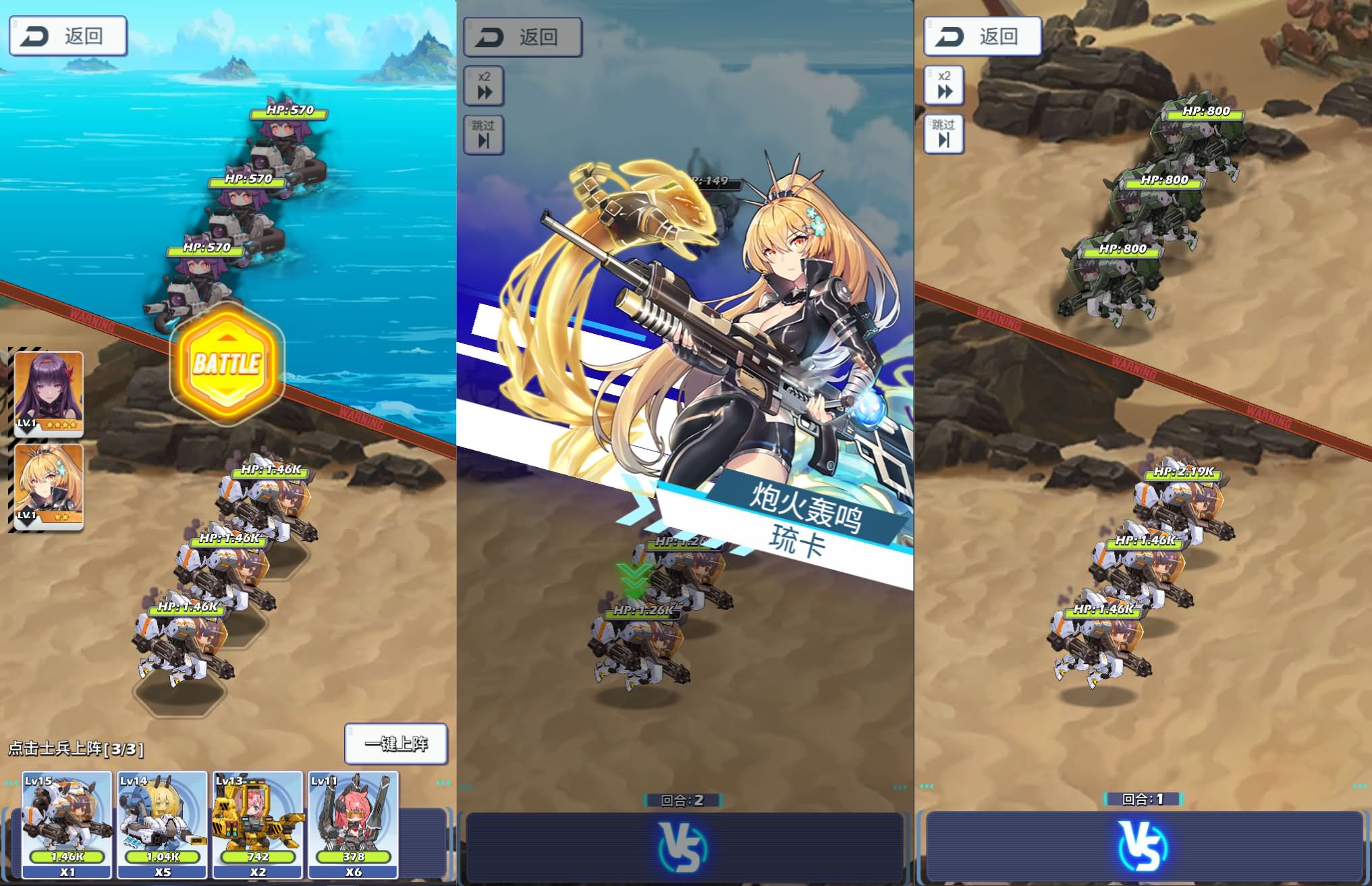Click the return arrow icon in the middle panel
The width and height of the screenshot is (1372, 886).
488,37
